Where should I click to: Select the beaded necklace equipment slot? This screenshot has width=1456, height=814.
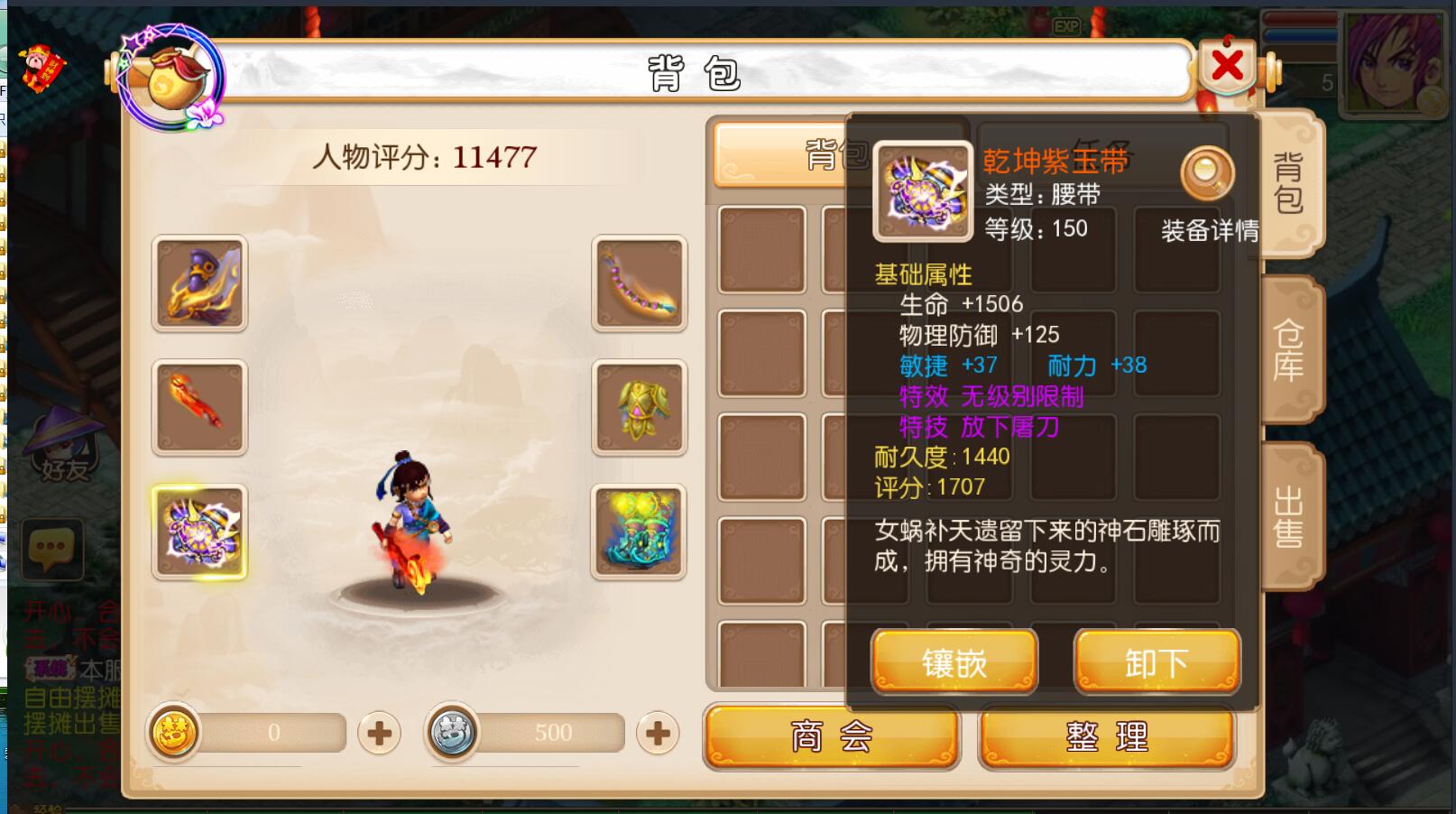point(639,283)
